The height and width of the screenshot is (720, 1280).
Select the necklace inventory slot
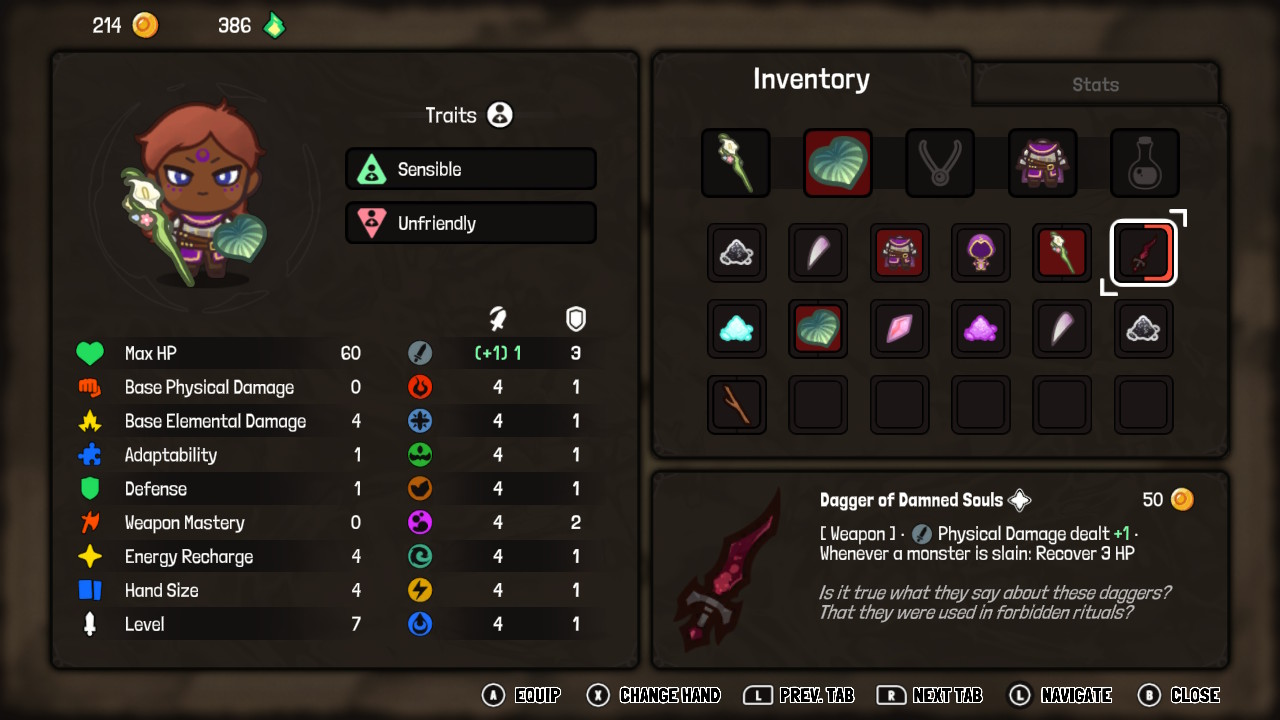tap(939, 162)
